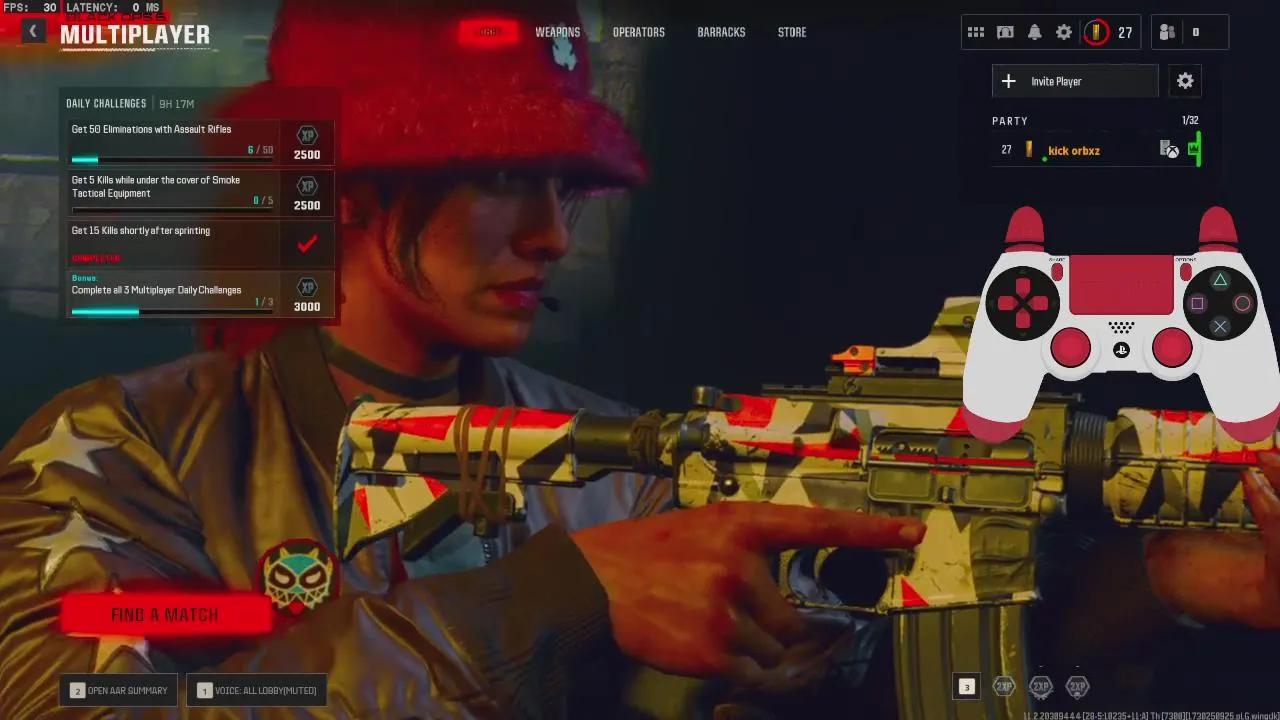Open the main settings gear
The height and width of the screenshot is (720, 1280).
(1063, 31)
